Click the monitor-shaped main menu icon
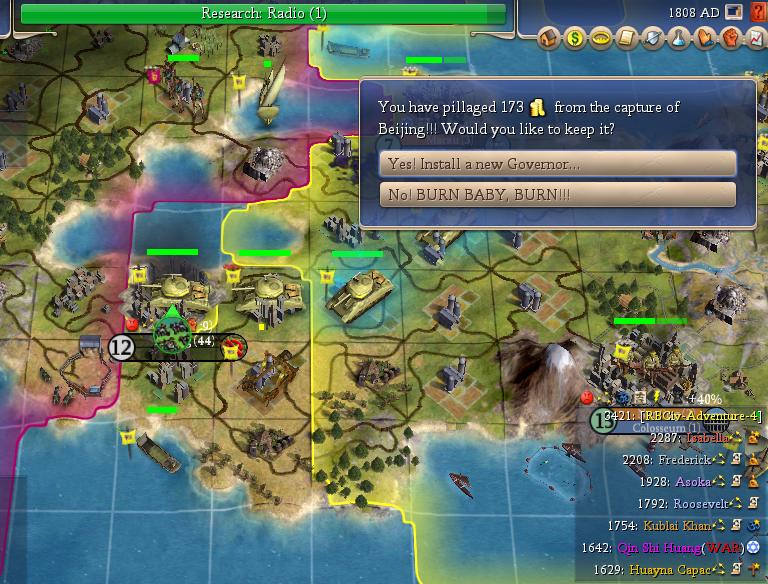 click(x=735, y=13)
